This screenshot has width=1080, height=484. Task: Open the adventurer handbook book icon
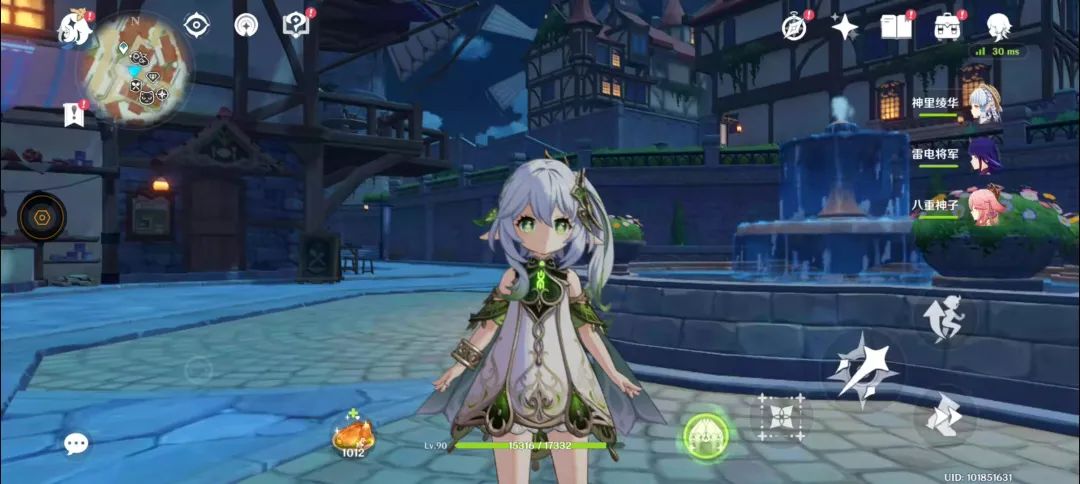click(896, 27)
